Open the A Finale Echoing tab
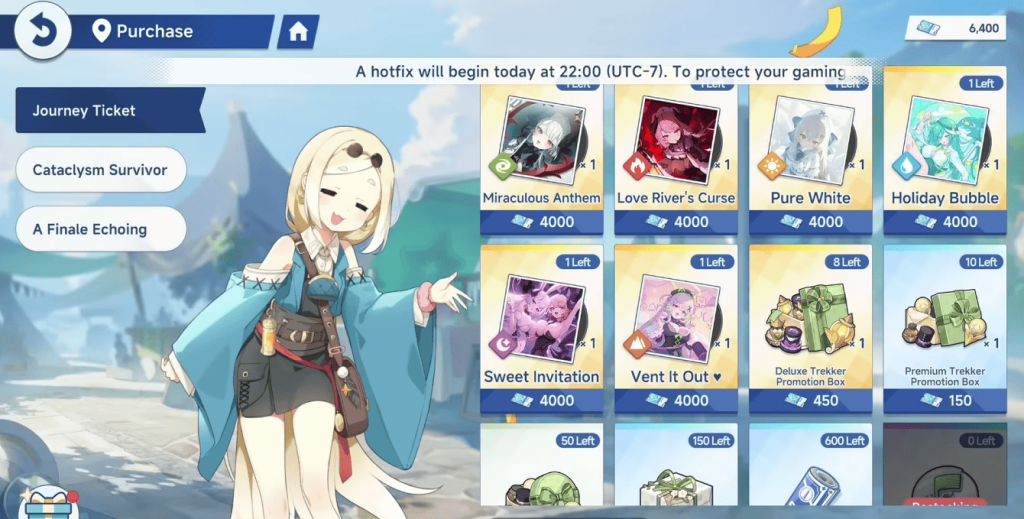1024x519 pixels. [x=100, y=229]
